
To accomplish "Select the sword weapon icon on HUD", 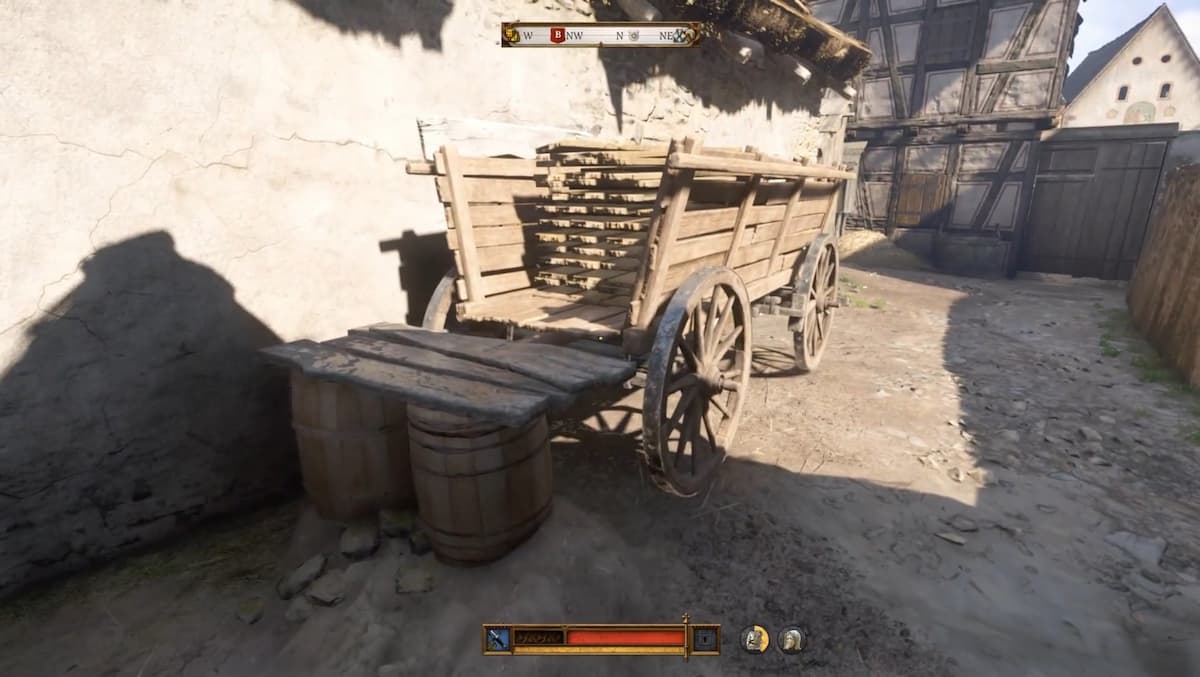I will tap(497, 639).
